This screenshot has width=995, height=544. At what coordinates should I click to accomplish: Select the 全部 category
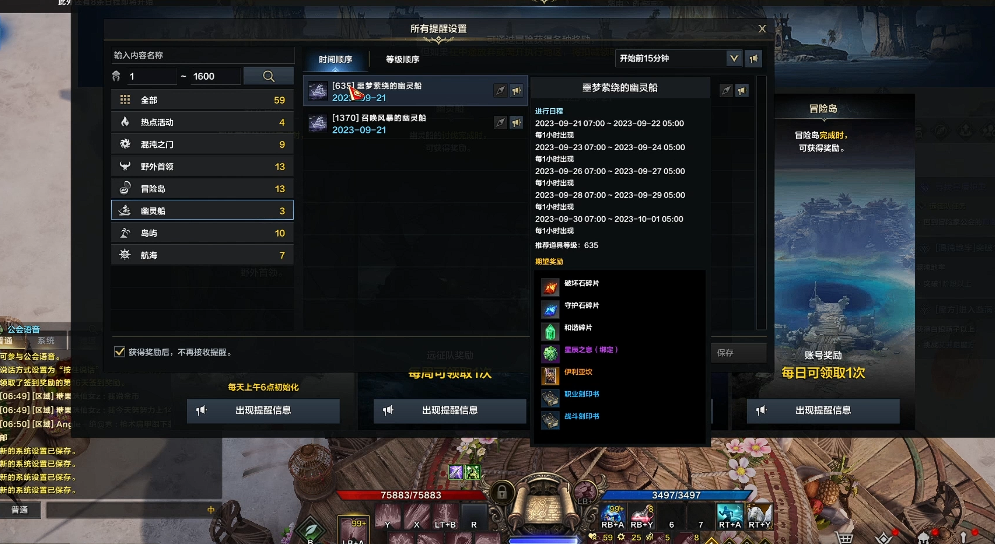tap(202, 100)
